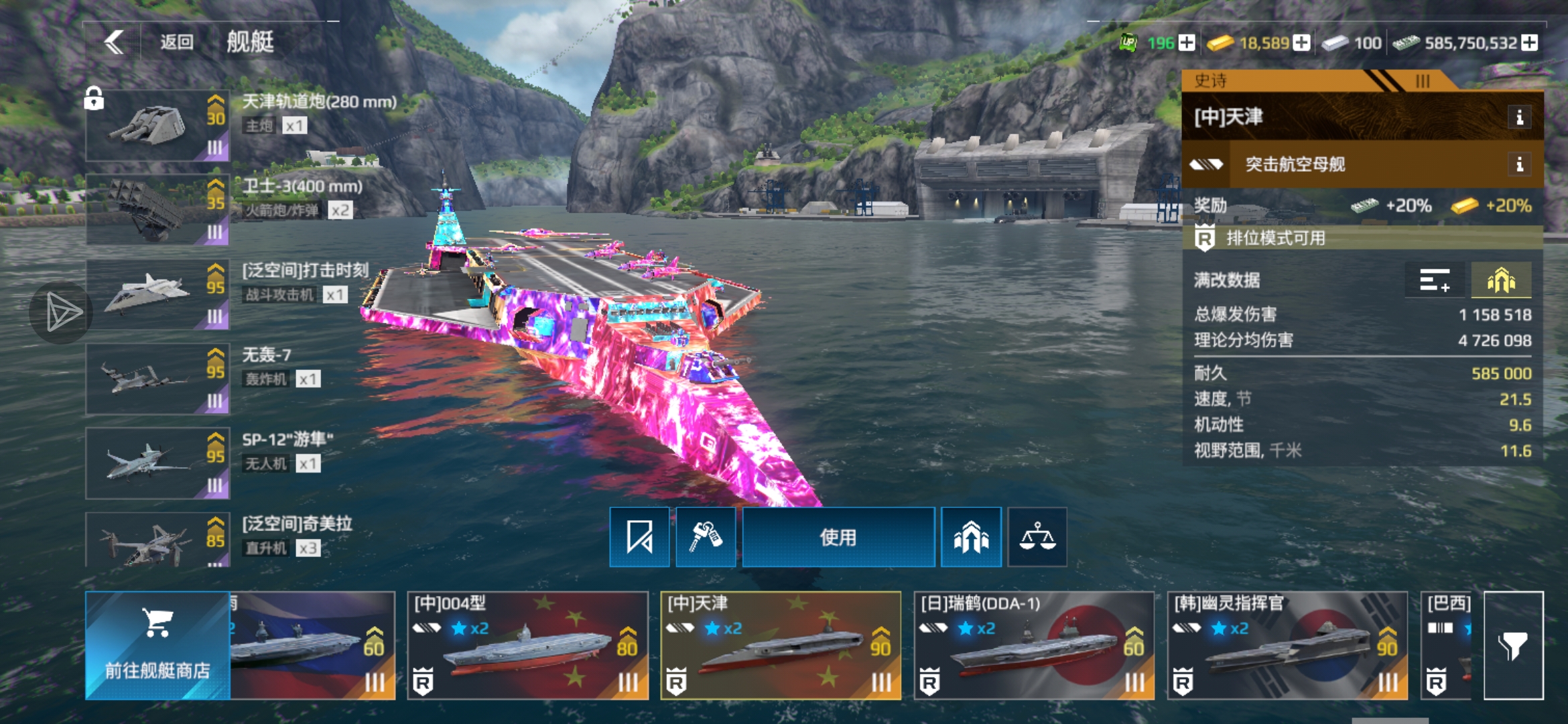Image resolution: width=1568 pixels, height=724 pixels.
Task: Add more gold using the plus button
Action: [1301, 43]
